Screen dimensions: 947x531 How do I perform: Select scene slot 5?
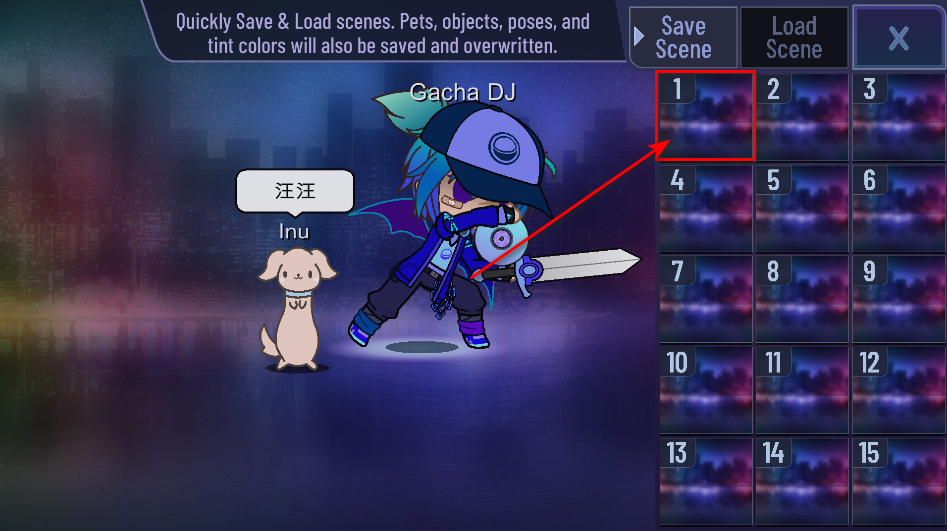[x=801, y=207]
